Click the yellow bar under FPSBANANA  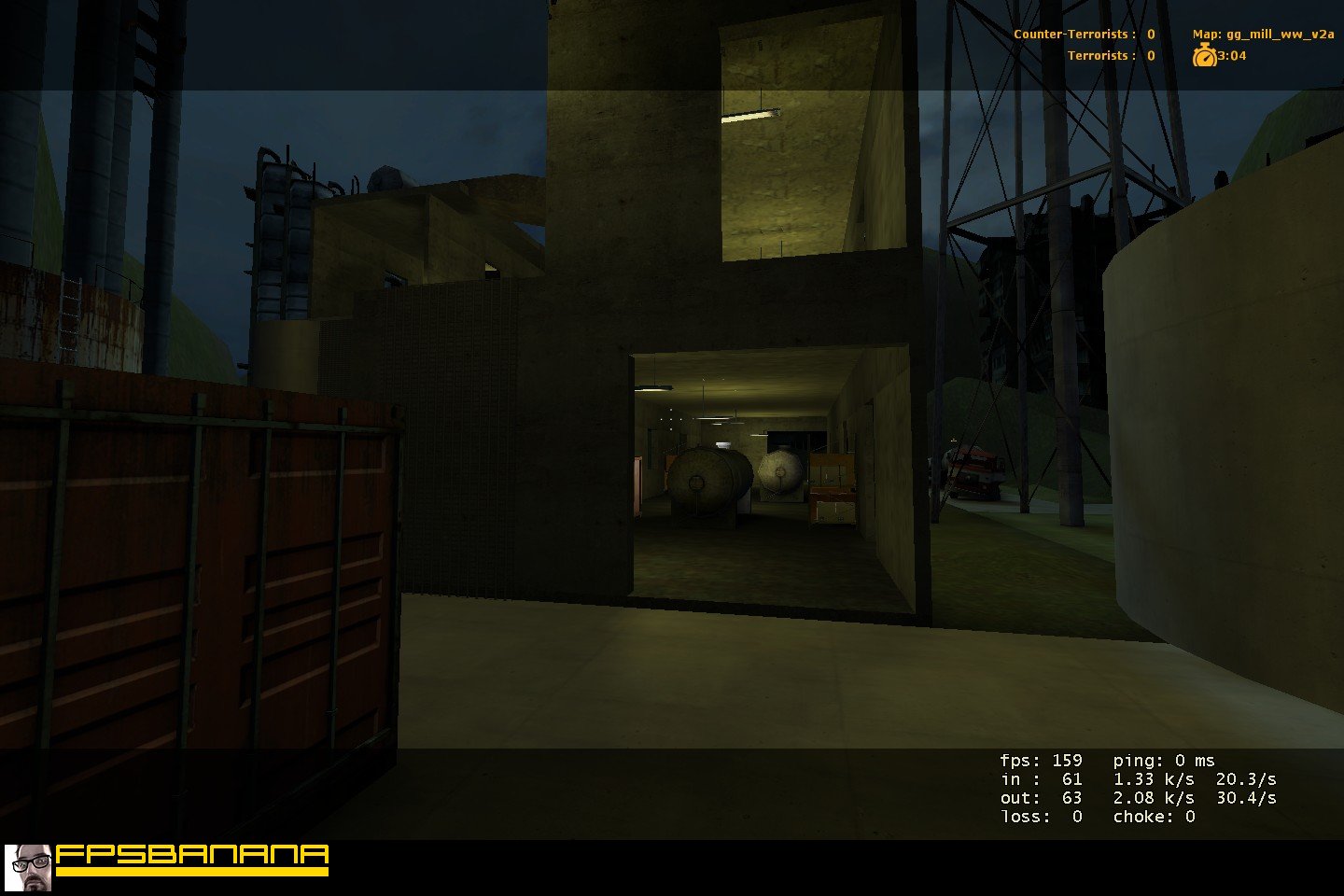(193, 871)
